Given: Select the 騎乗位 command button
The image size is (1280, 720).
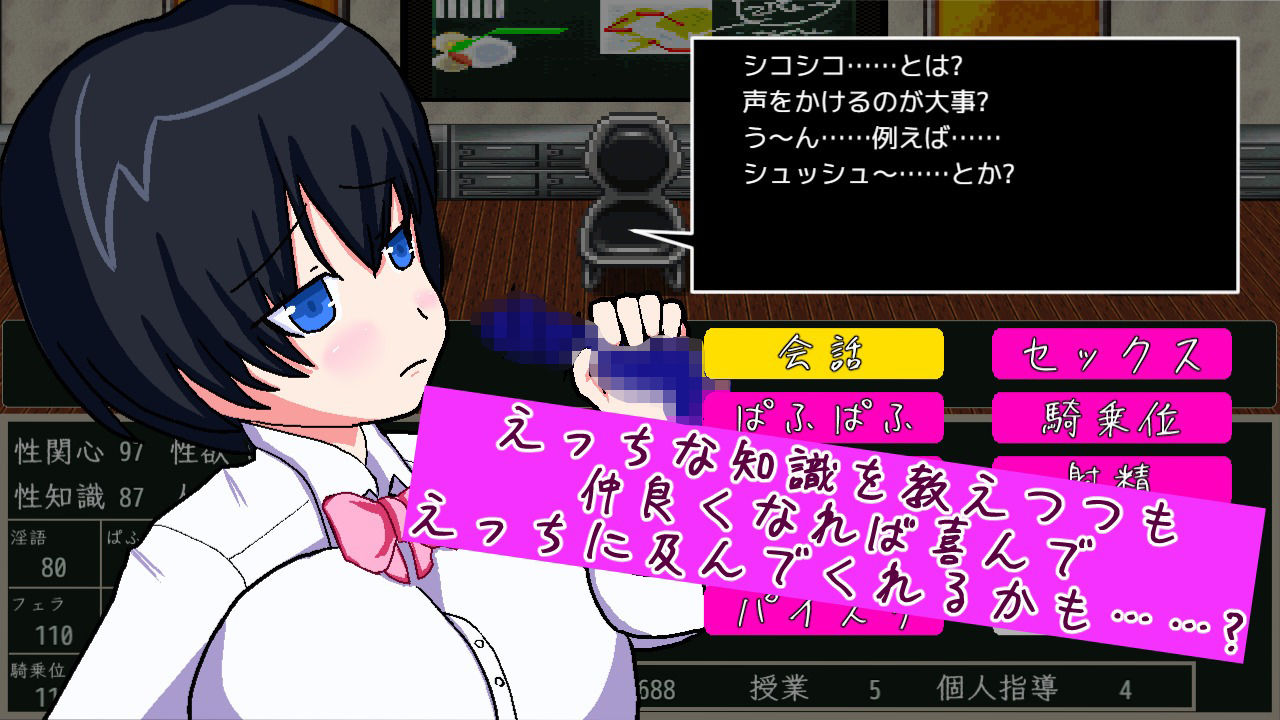Looking at the screenshot, I should click(x=1110, y=418).
